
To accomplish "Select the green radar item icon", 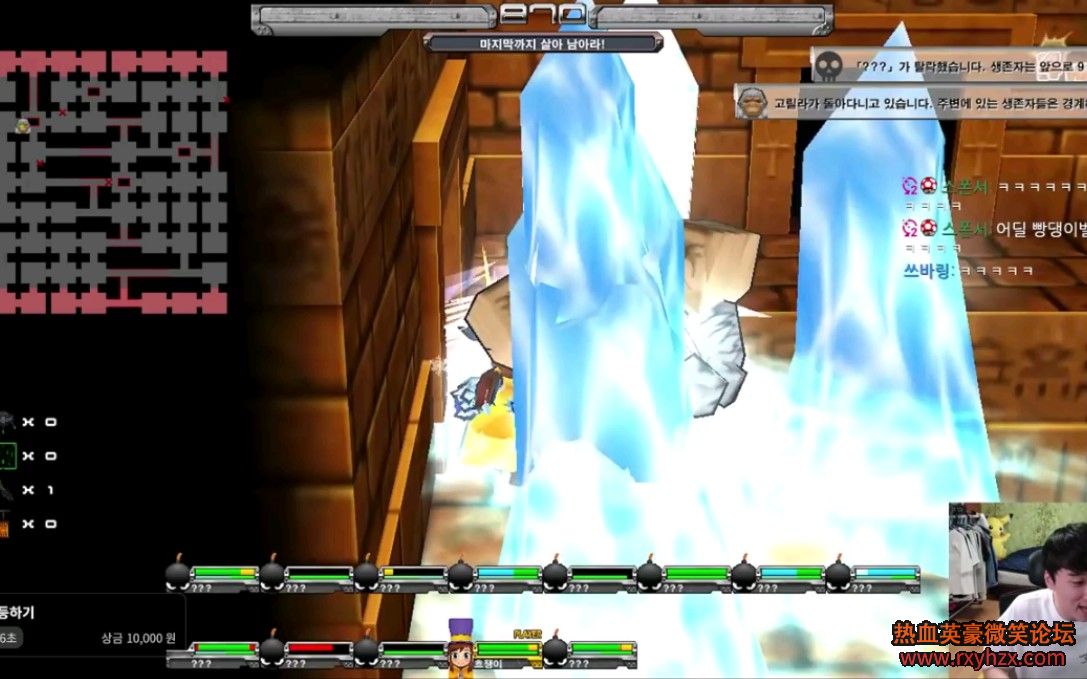I will (x=8, y=456).
